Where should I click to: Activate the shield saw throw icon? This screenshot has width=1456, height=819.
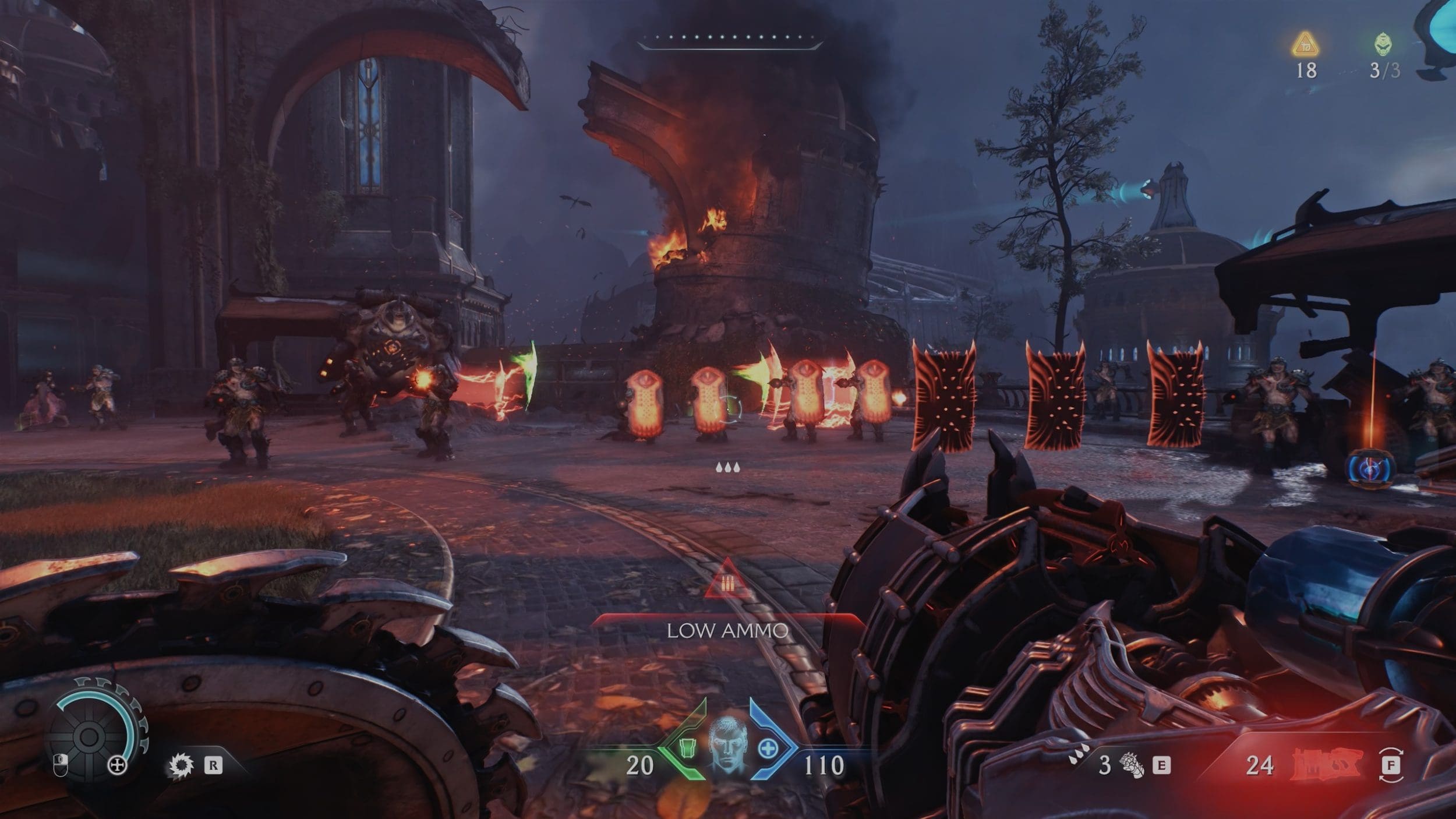click(x=181, y=765)
